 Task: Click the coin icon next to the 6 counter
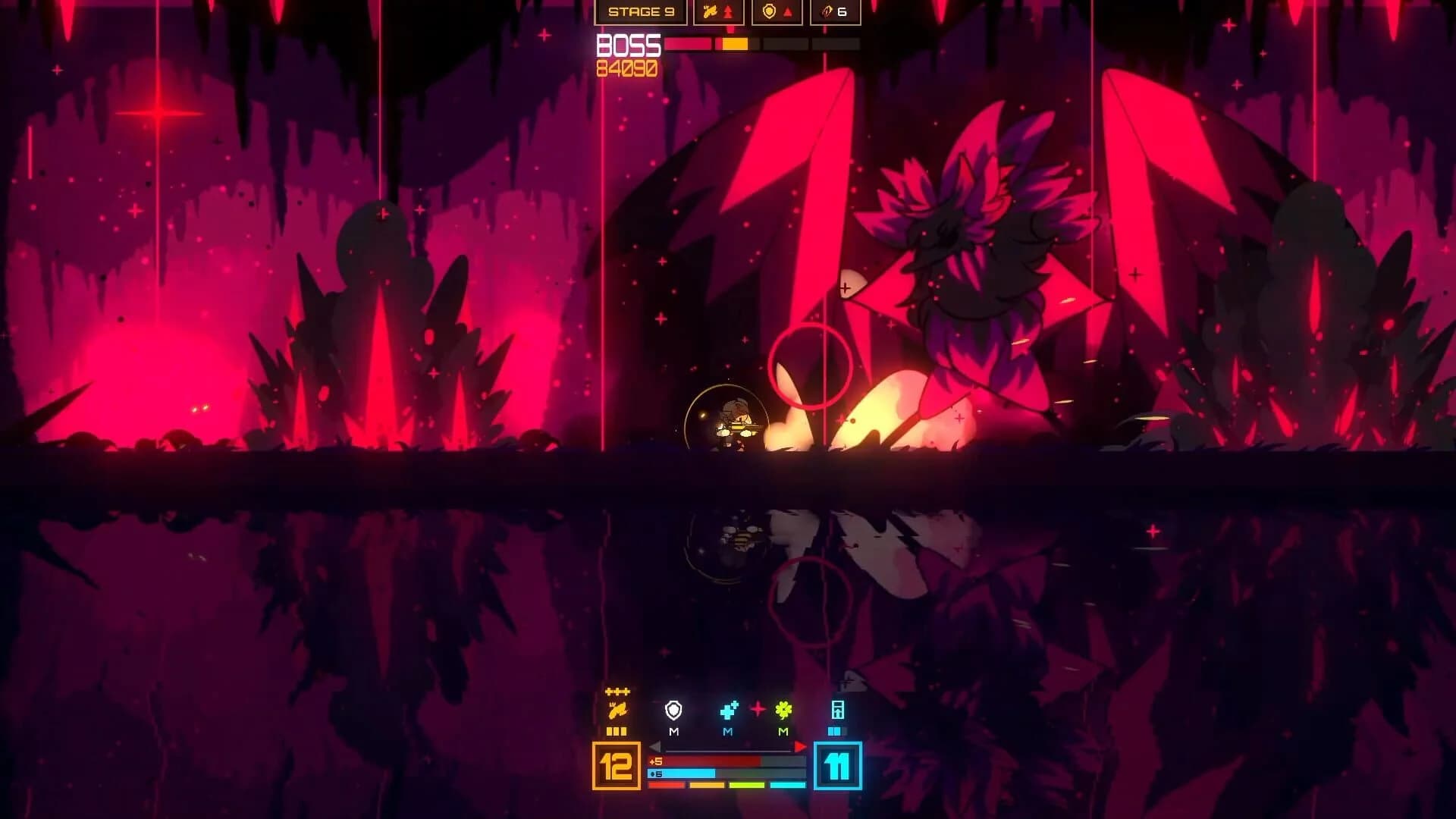click(x=826, y=12)
